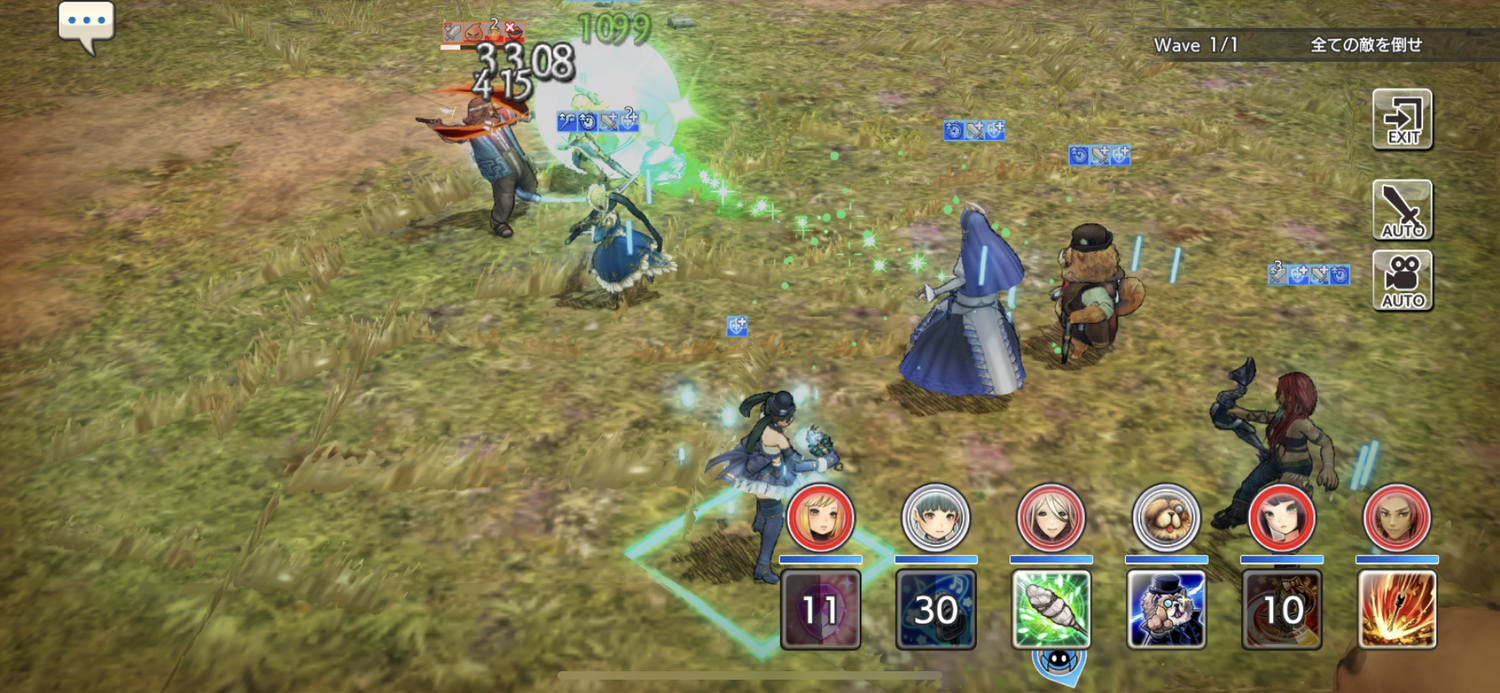Open the chat speech bubble
Image resolution: width=1500 pixels, height=693 pixels.
[x=86, y=24]
